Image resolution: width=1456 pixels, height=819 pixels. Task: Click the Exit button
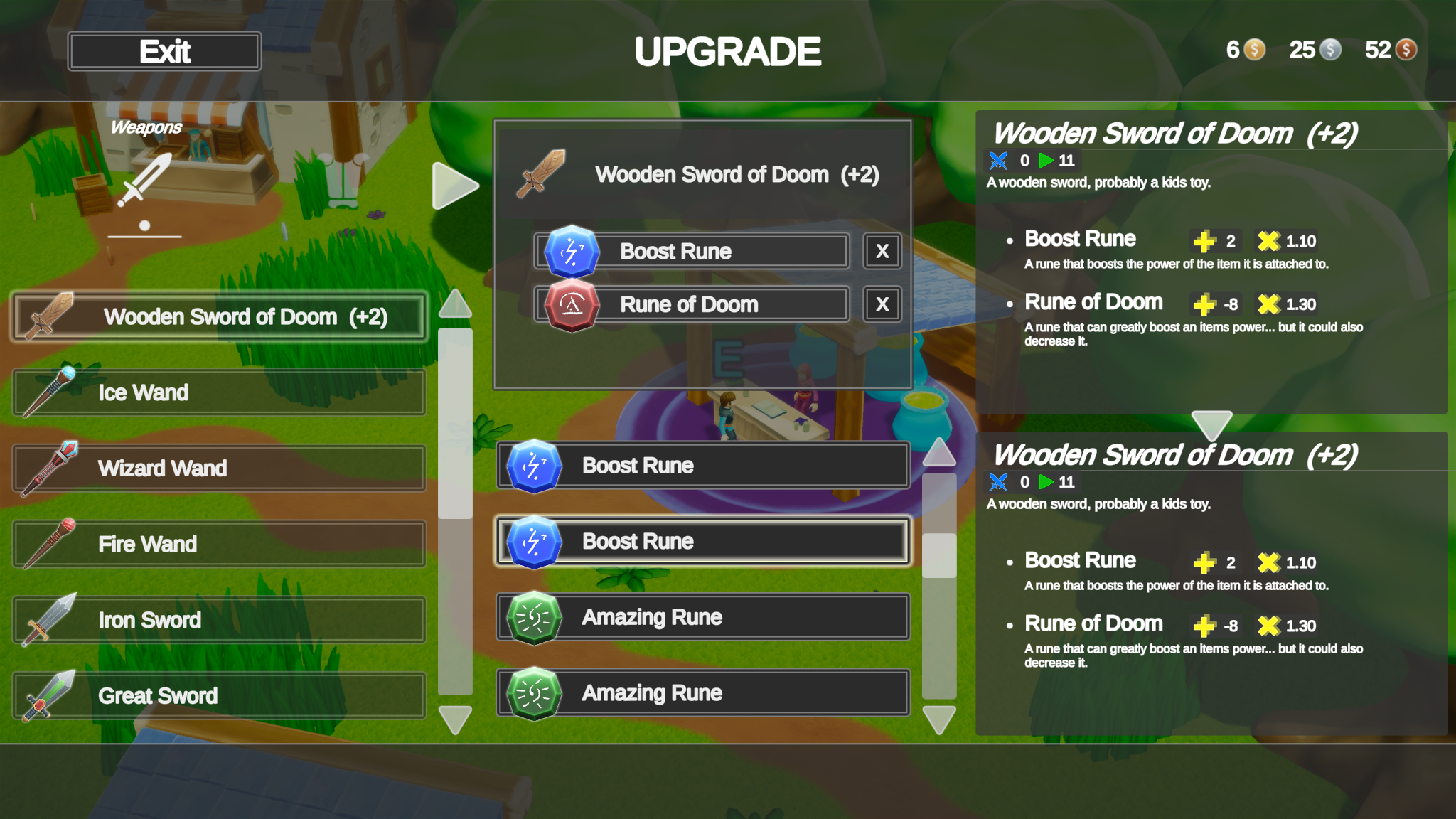pyautogui.click(x=164, y=50)
